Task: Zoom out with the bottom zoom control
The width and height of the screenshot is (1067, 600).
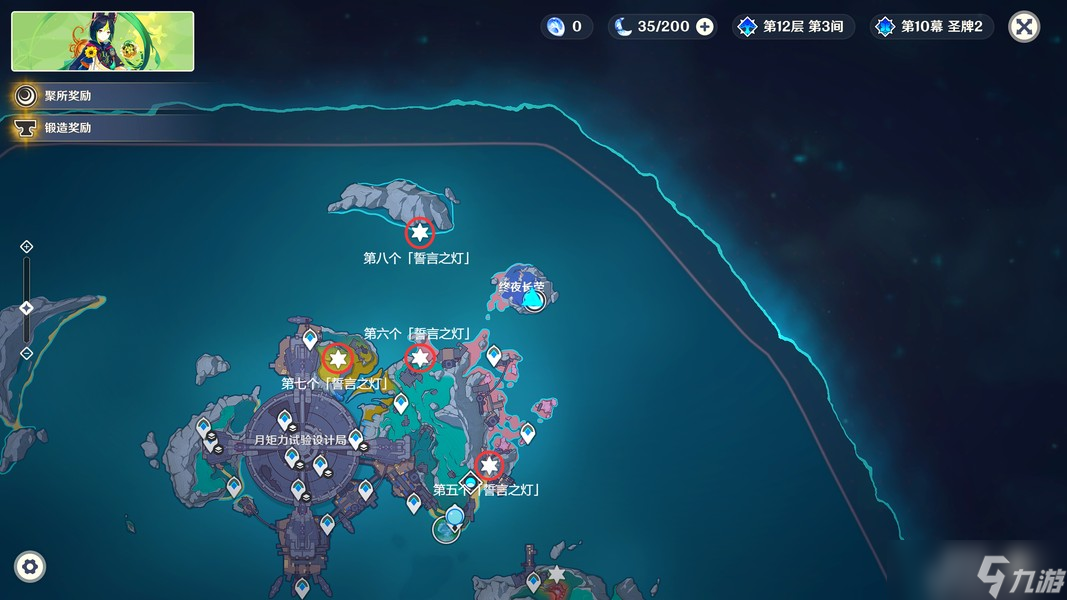Action: (x=27, y=353)
